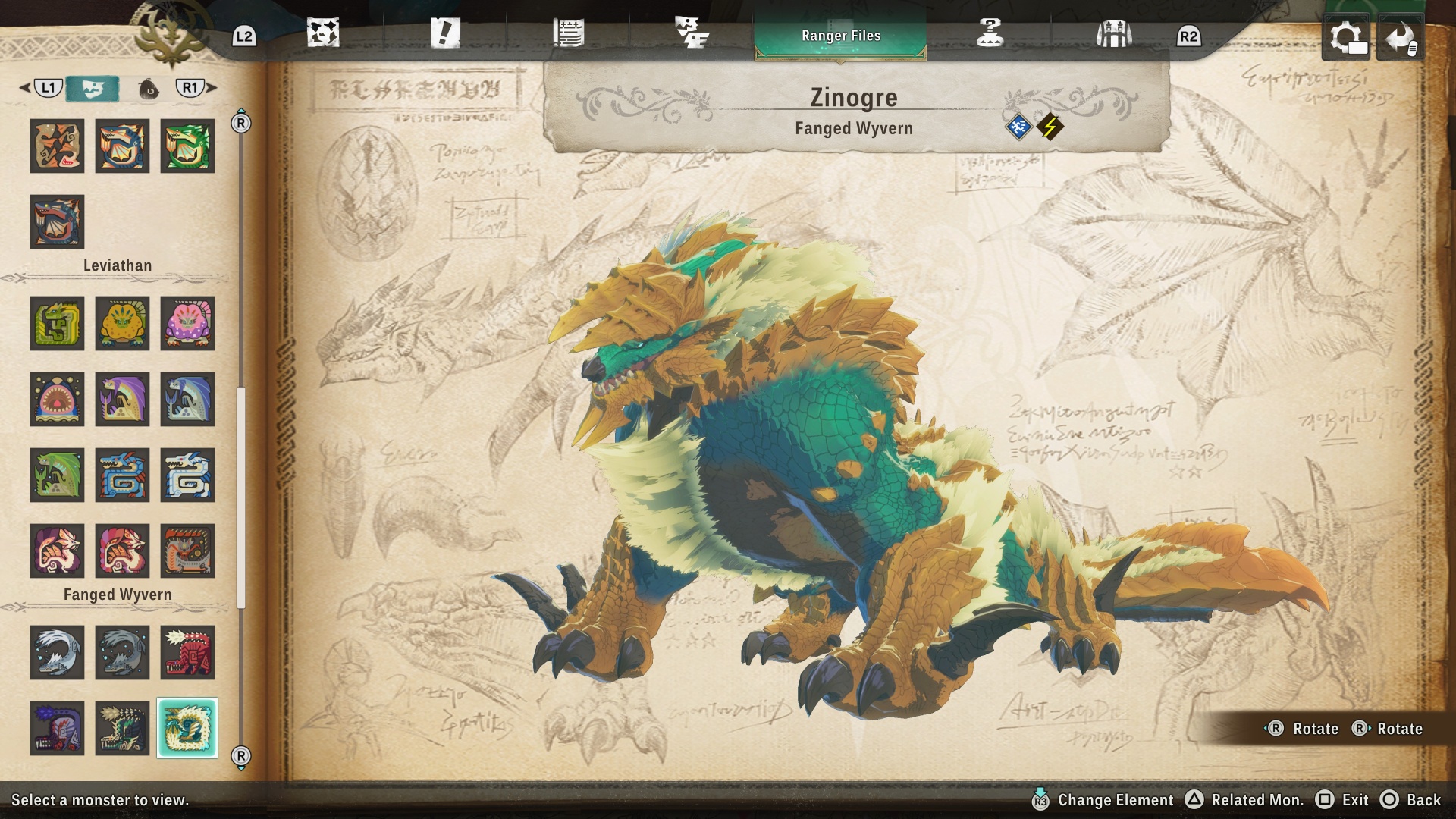Screen dimensions: 1456x819
Task: Open the equipment box icon right of Ranger Files
Action: tap(1113, 33)
